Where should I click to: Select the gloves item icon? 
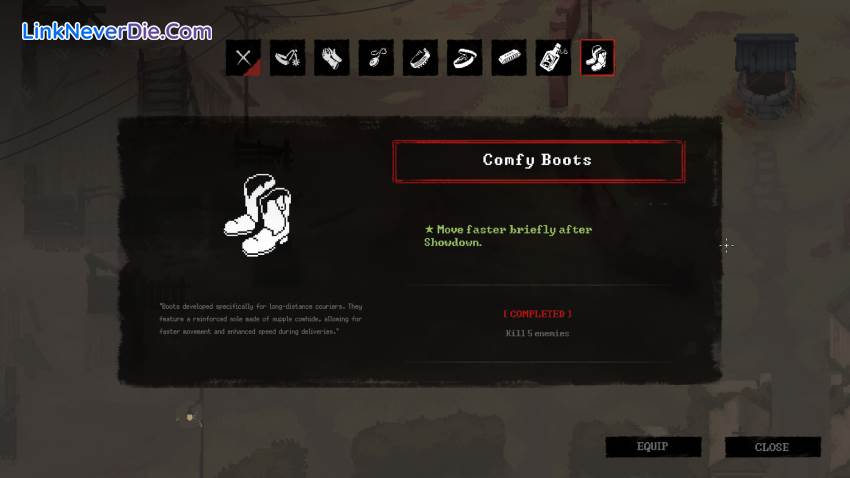click(x=332, y=58)
